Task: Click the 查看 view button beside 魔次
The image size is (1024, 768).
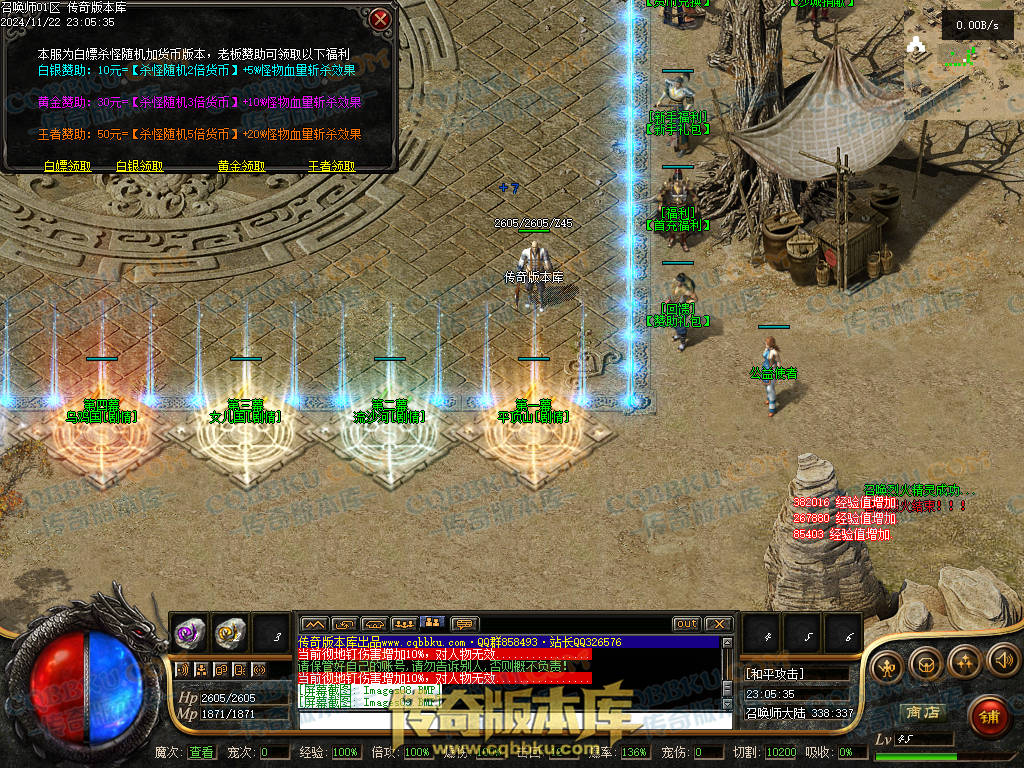Action: [201, 752]
